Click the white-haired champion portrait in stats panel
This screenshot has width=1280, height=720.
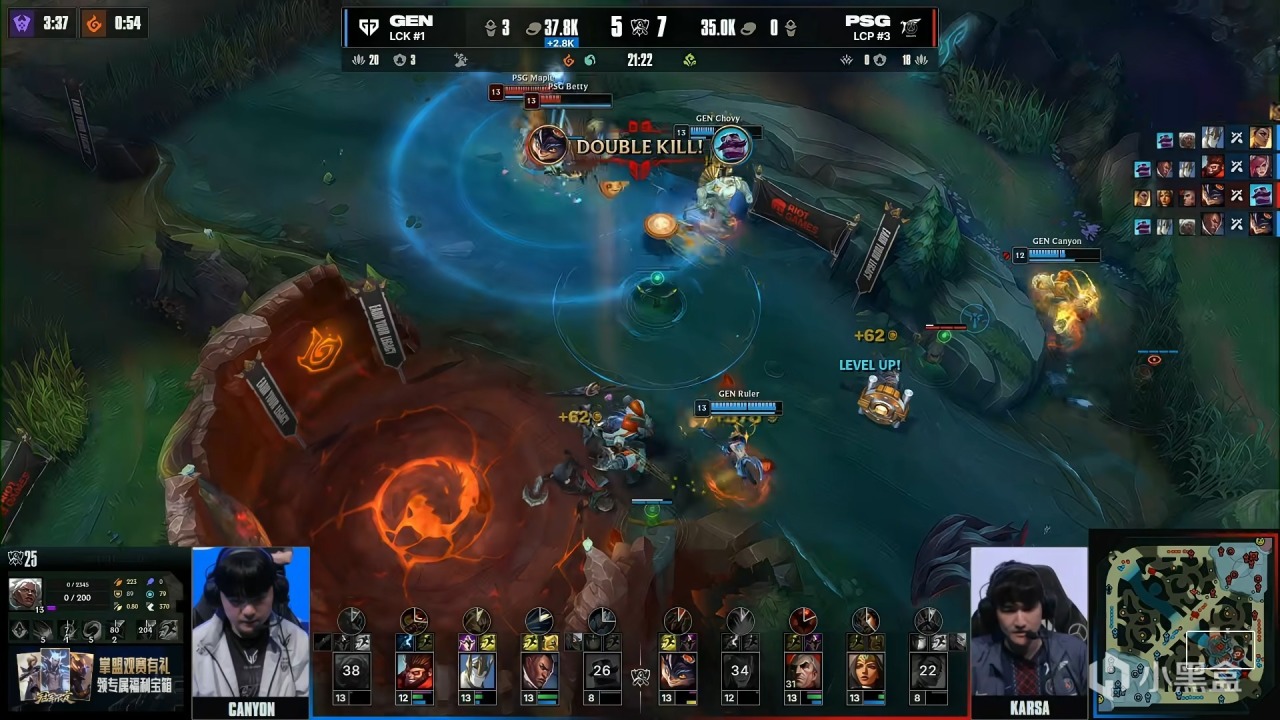[25, 592]
